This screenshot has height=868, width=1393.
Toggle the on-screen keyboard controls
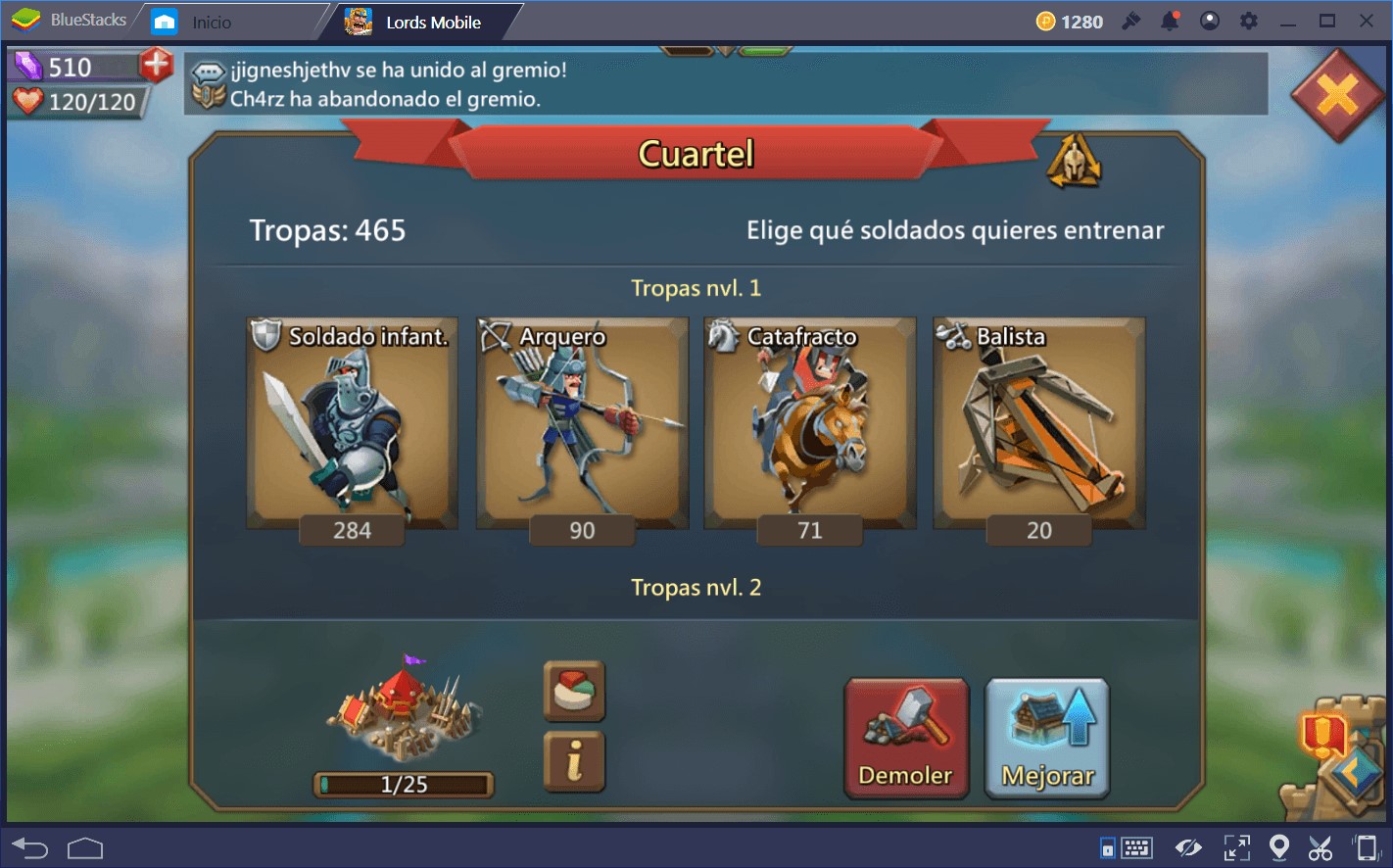[x=1136, y=845]
